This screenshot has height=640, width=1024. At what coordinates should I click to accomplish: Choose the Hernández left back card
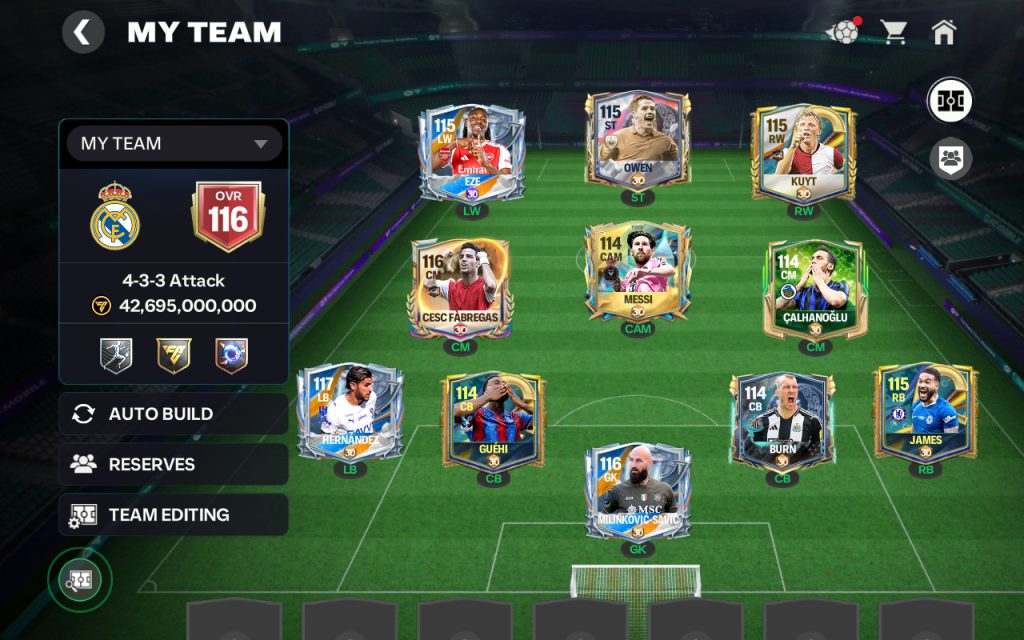click(350, 411)
